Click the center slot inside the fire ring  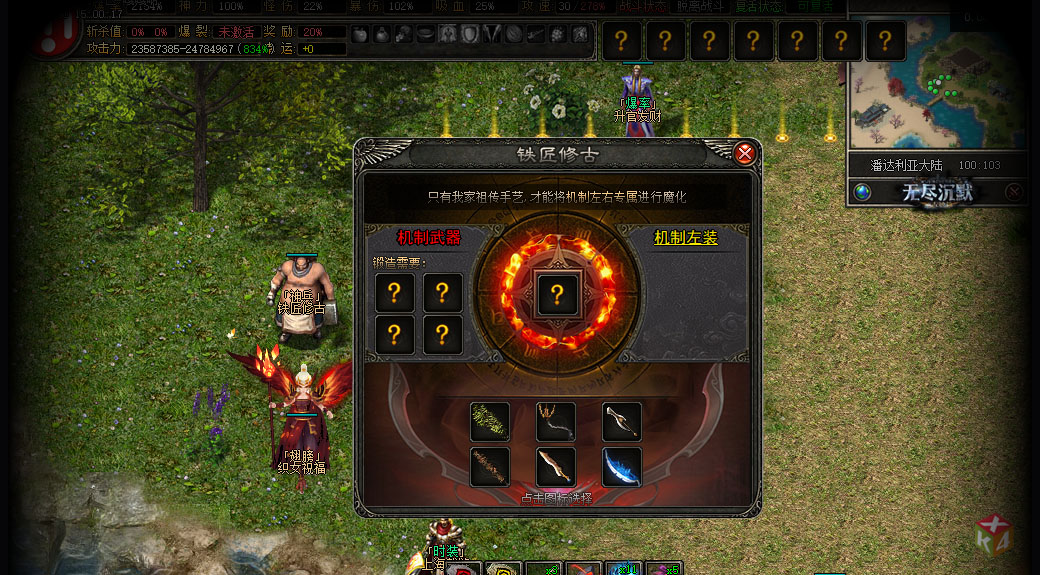point(558,294)
